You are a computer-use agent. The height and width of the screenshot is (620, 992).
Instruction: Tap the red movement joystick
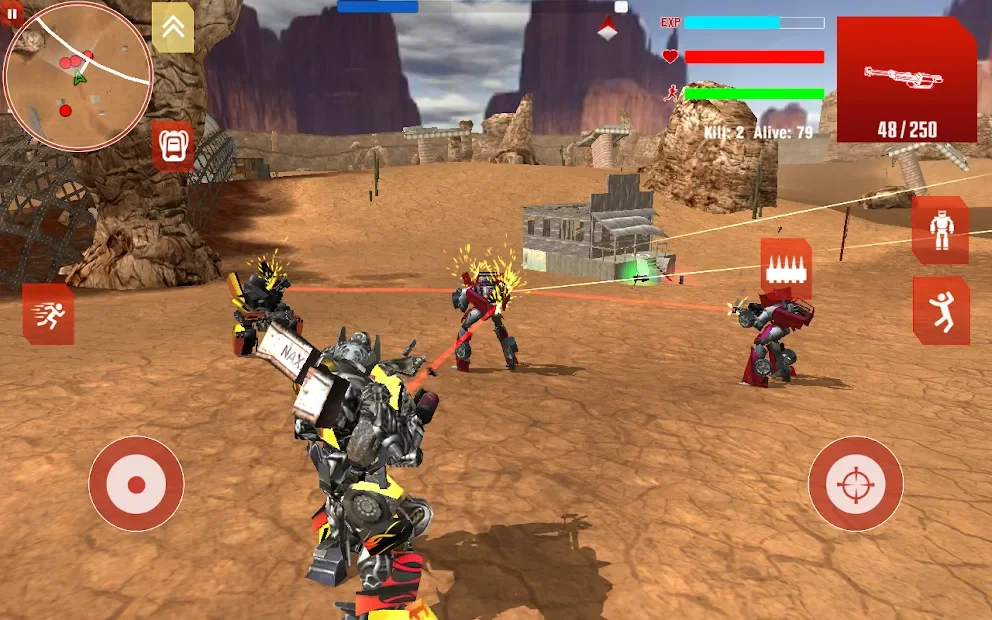point(136,484)
